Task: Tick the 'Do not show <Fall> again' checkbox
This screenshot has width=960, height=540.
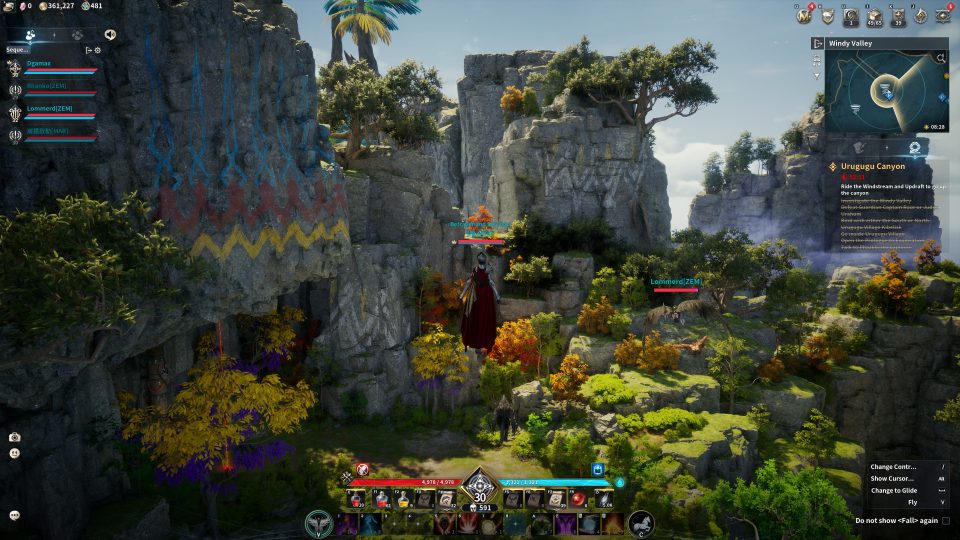Action: 945,520
